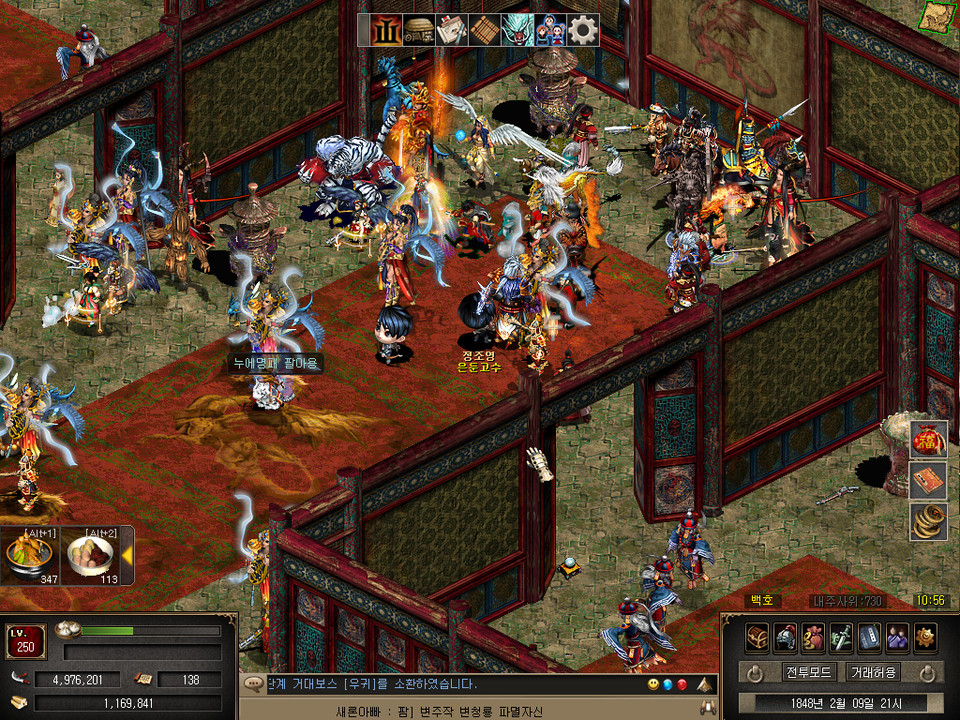Image resolution: width=960 pixels, height=720 pixels.
Task: Click the straw hat shop icon
Action: tap(418, 30)
